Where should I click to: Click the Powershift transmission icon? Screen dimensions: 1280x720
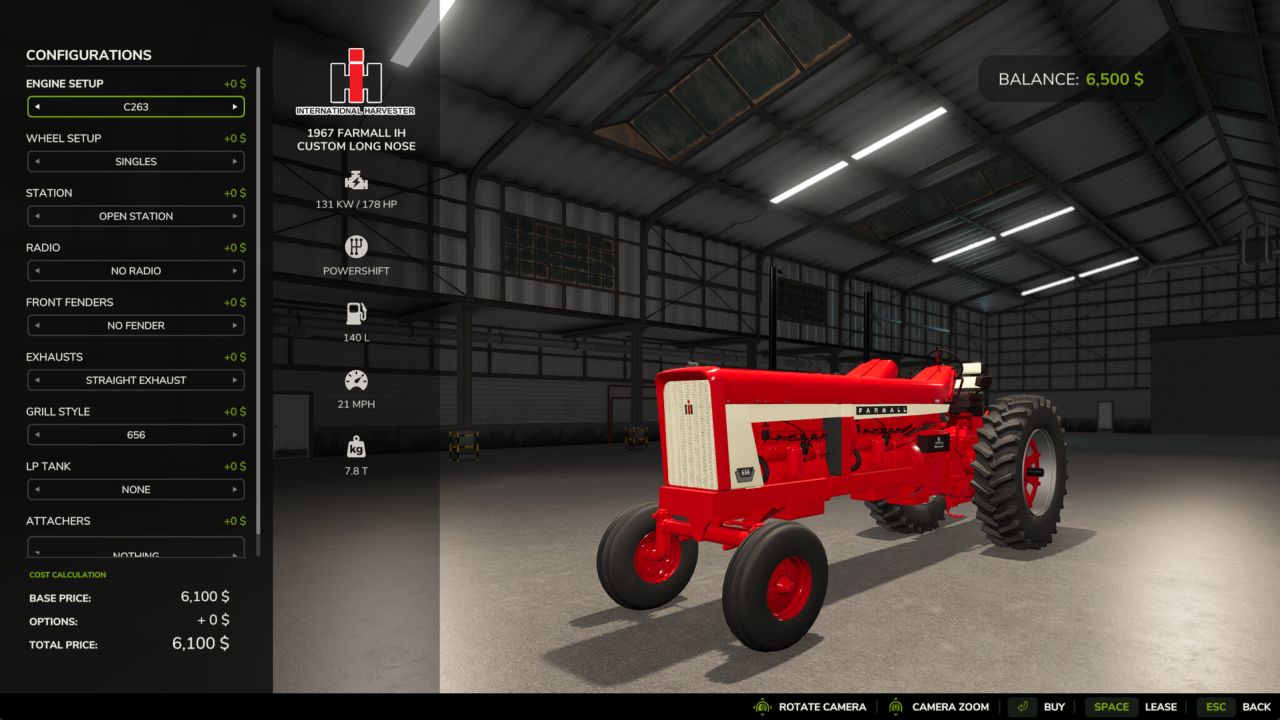tap(356, 246)
